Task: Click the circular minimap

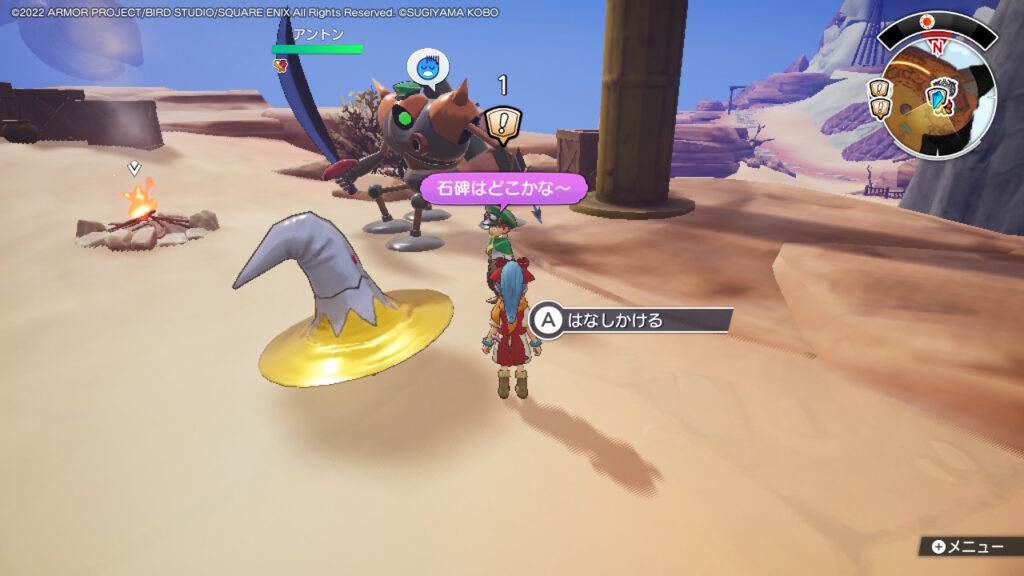Action: click(938, 100)
